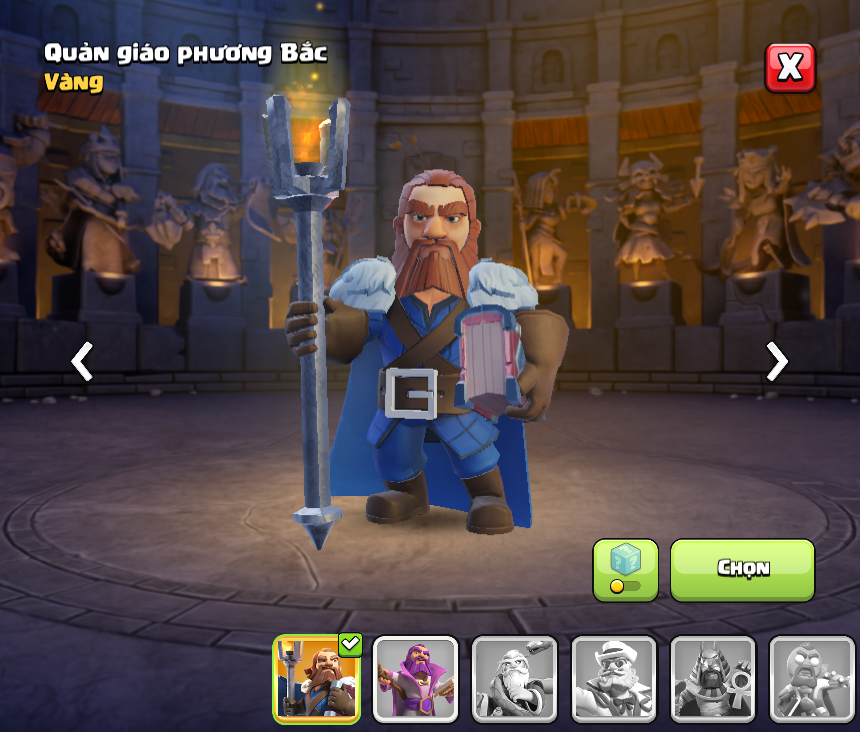Pick the locked long-bearded elder skin thumbnail
This screenshot has width=860, height=732.
pyautogui.click(x=514, y=679)
